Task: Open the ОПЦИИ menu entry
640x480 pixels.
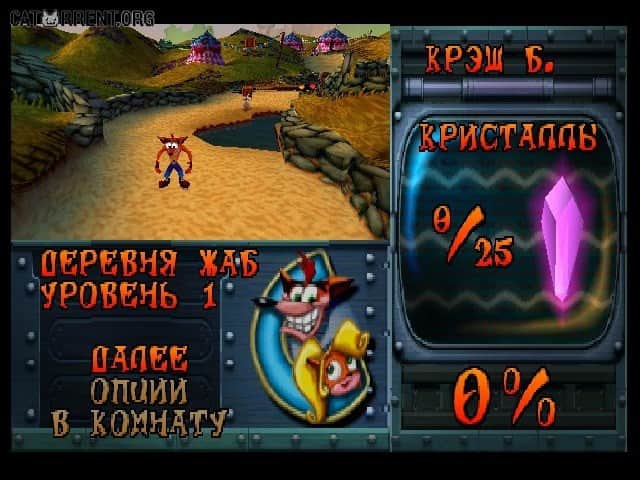Action: point(139,391)
